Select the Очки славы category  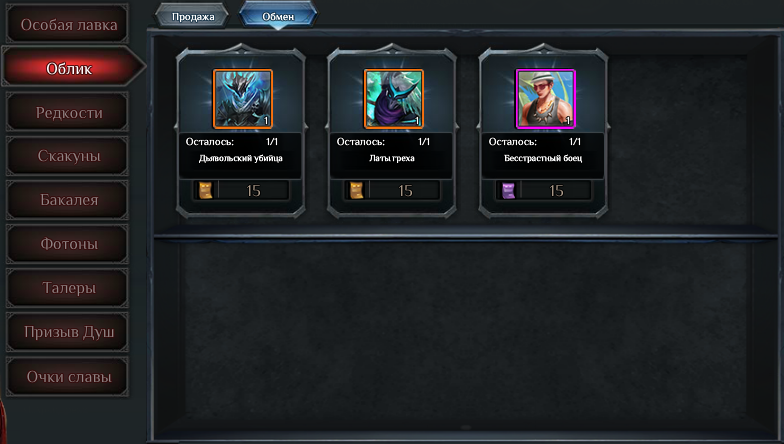click(68, 378)
